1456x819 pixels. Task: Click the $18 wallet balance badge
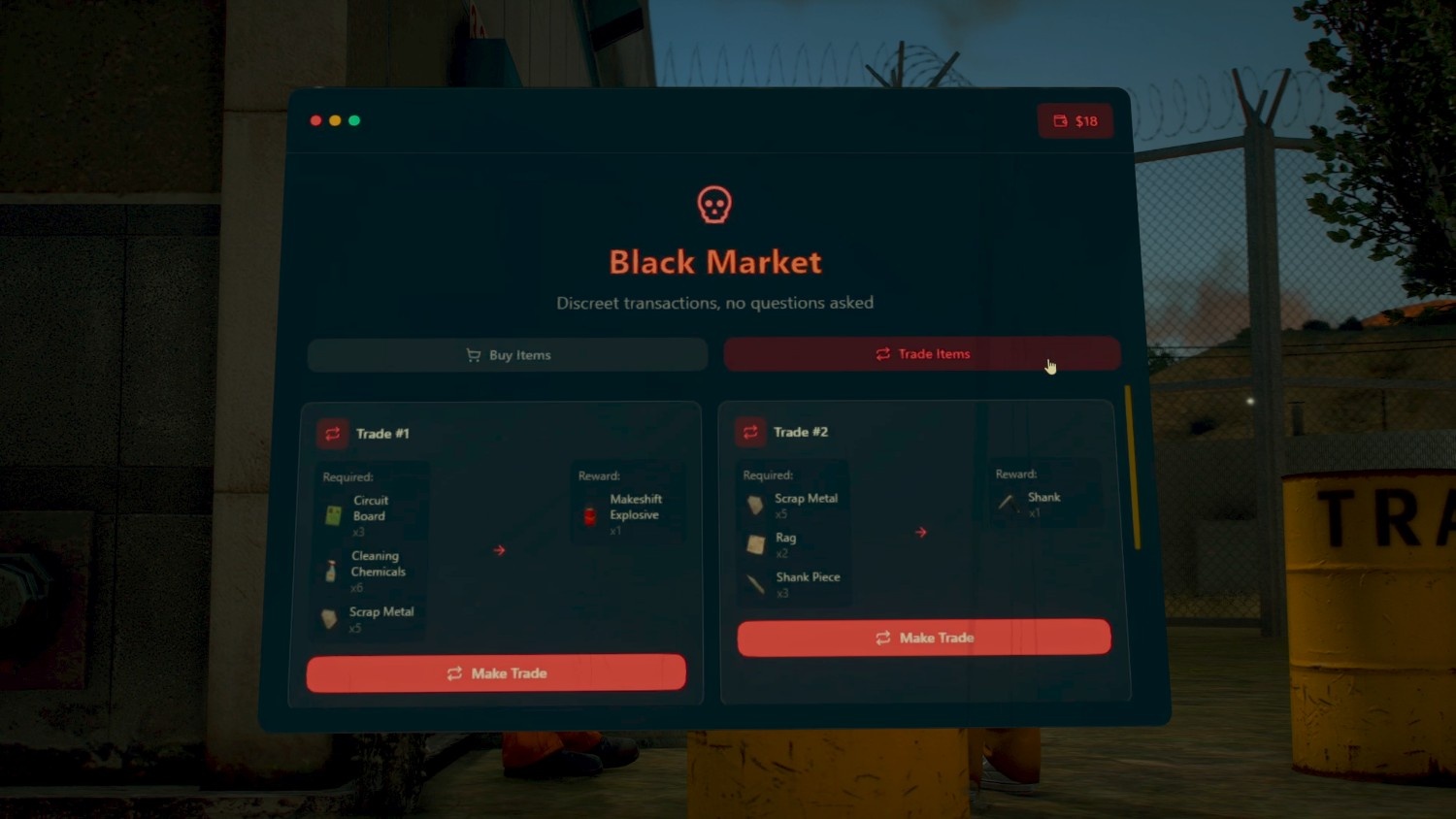[1075, 121]
